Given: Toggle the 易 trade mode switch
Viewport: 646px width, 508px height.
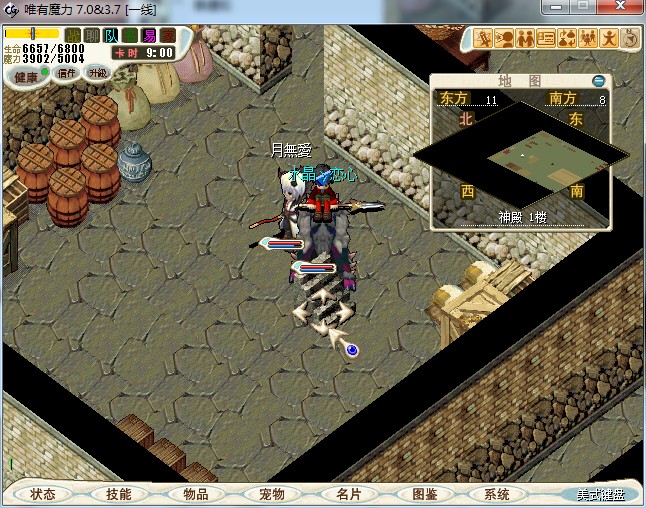Looking at the screenshot, I should coord(149,35).
